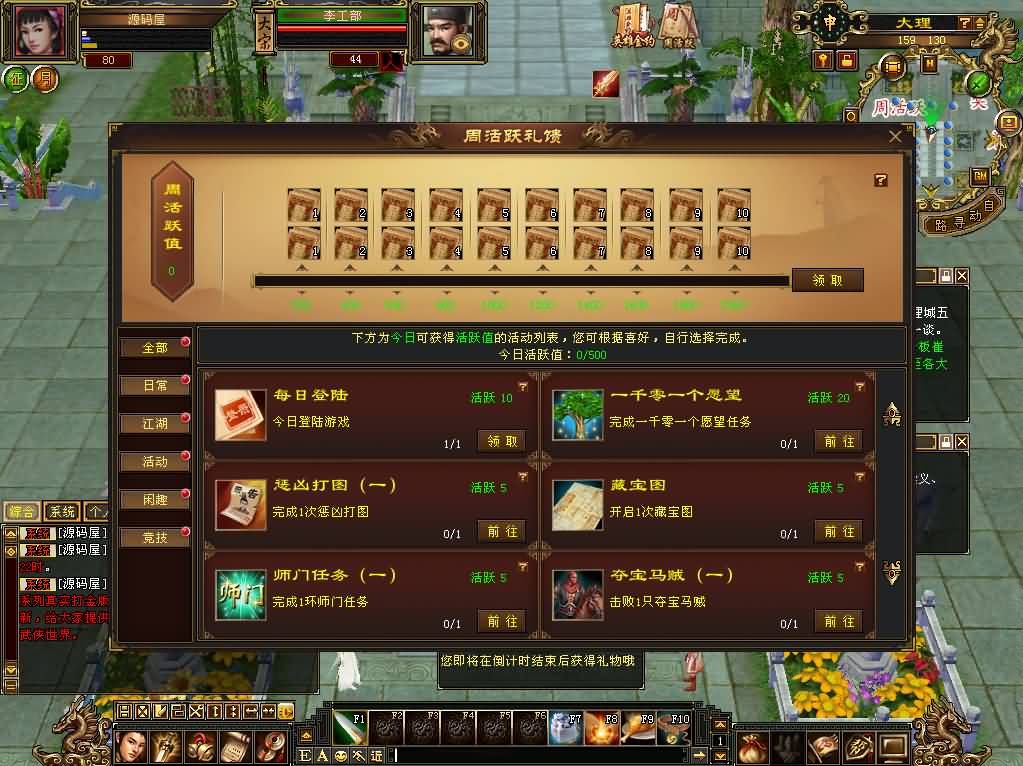1023x766 pixels.
Task: Switch to the 日常 category tab
Action: pyautogui.click(x=155, y=386)
